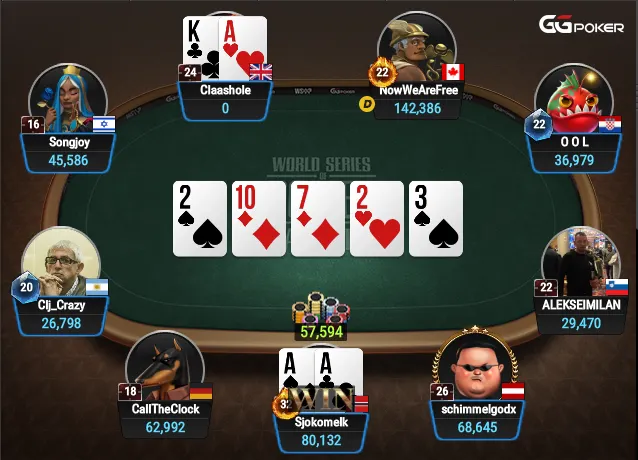
Task: Click CallTheClock's dog avatar
Action: pyautogui.click(x=164, y=366)
